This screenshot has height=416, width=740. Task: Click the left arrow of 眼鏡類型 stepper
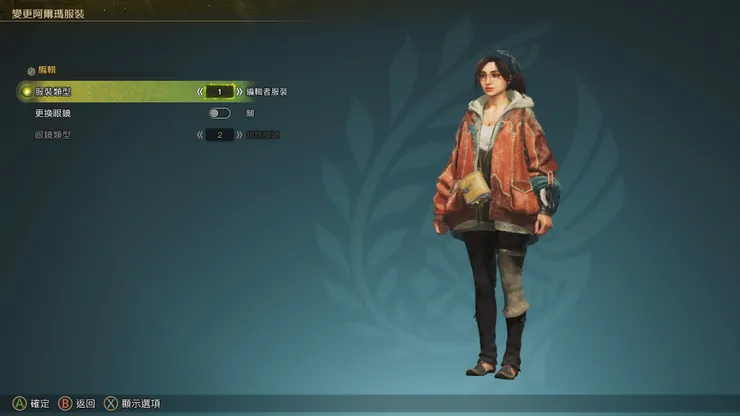[x=200, y=134]
